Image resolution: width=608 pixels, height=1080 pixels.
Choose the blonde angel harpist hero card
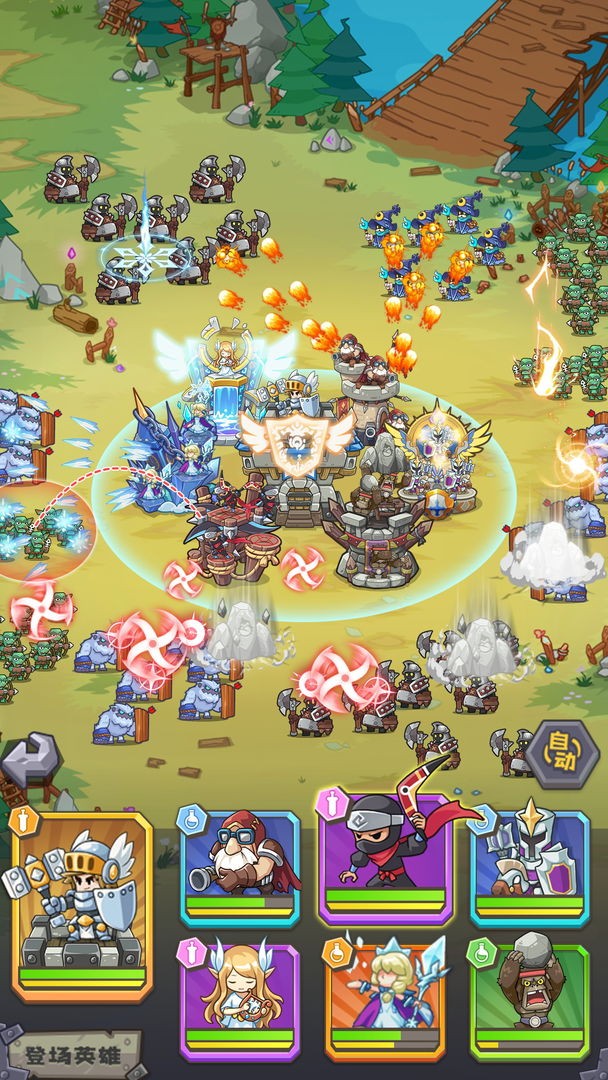(239, 997)
